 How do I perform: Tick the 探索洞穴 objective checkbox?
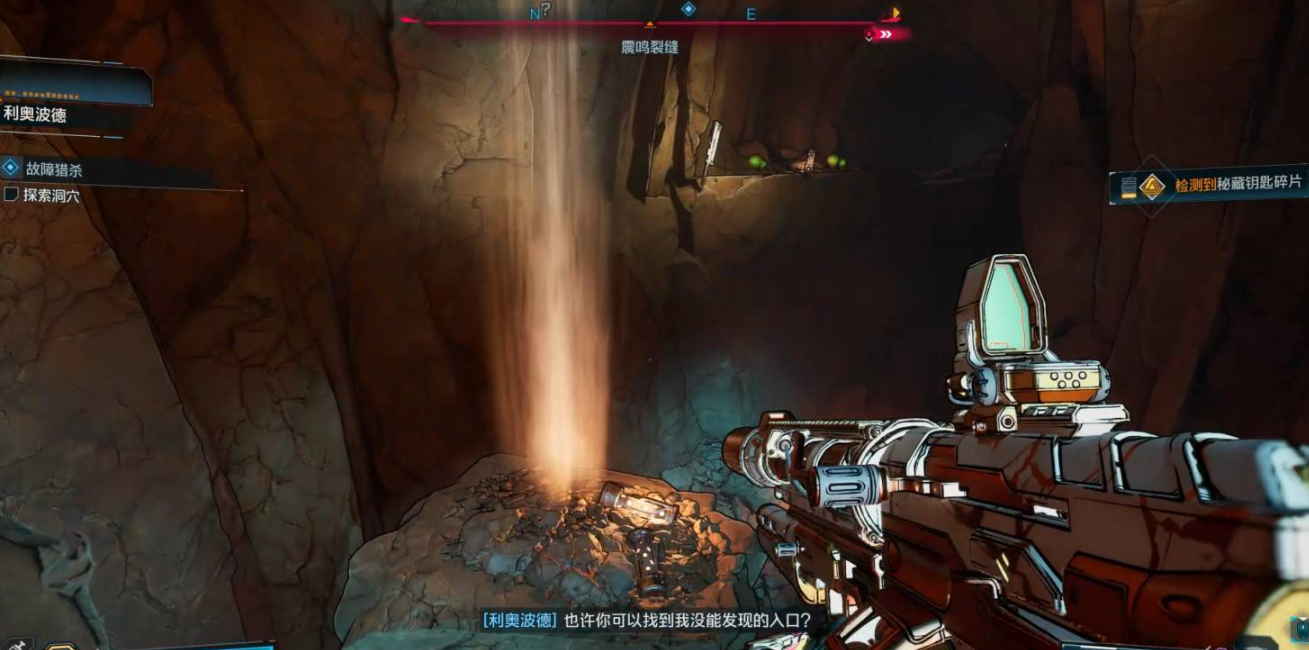point(11,195)
